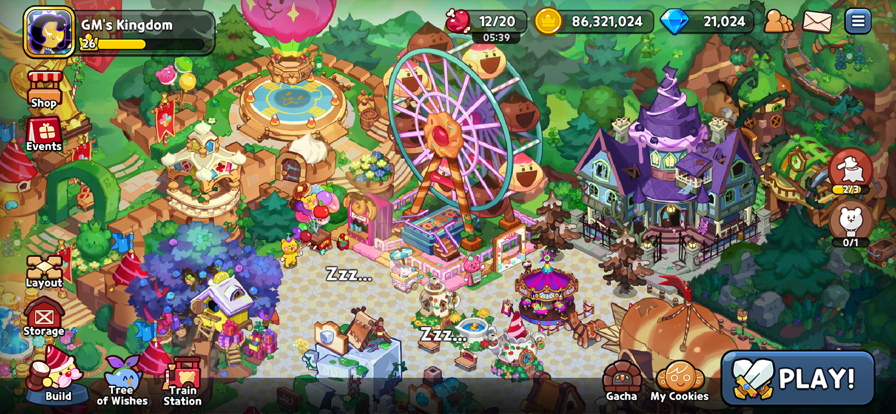Viewport: 896px width, 414px height.
Task: Open the Shop menu
Action: (x=43, y=89)
